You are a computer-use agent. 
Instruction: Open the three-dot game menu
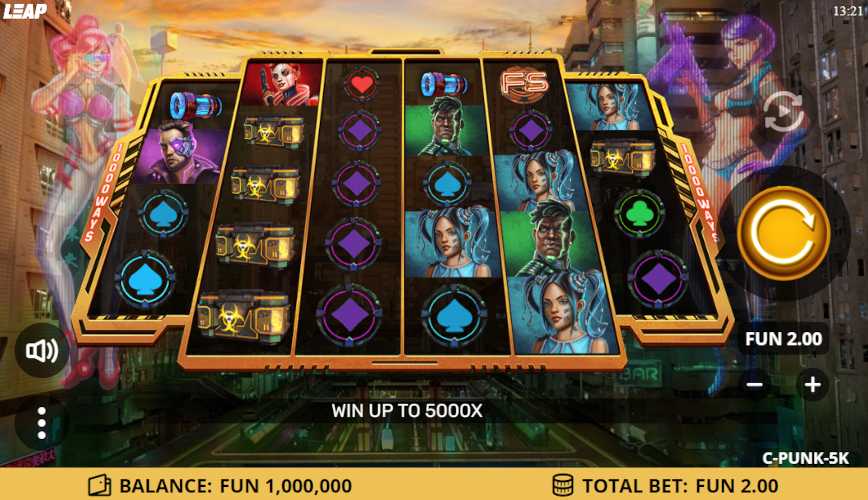coord(41,423)
